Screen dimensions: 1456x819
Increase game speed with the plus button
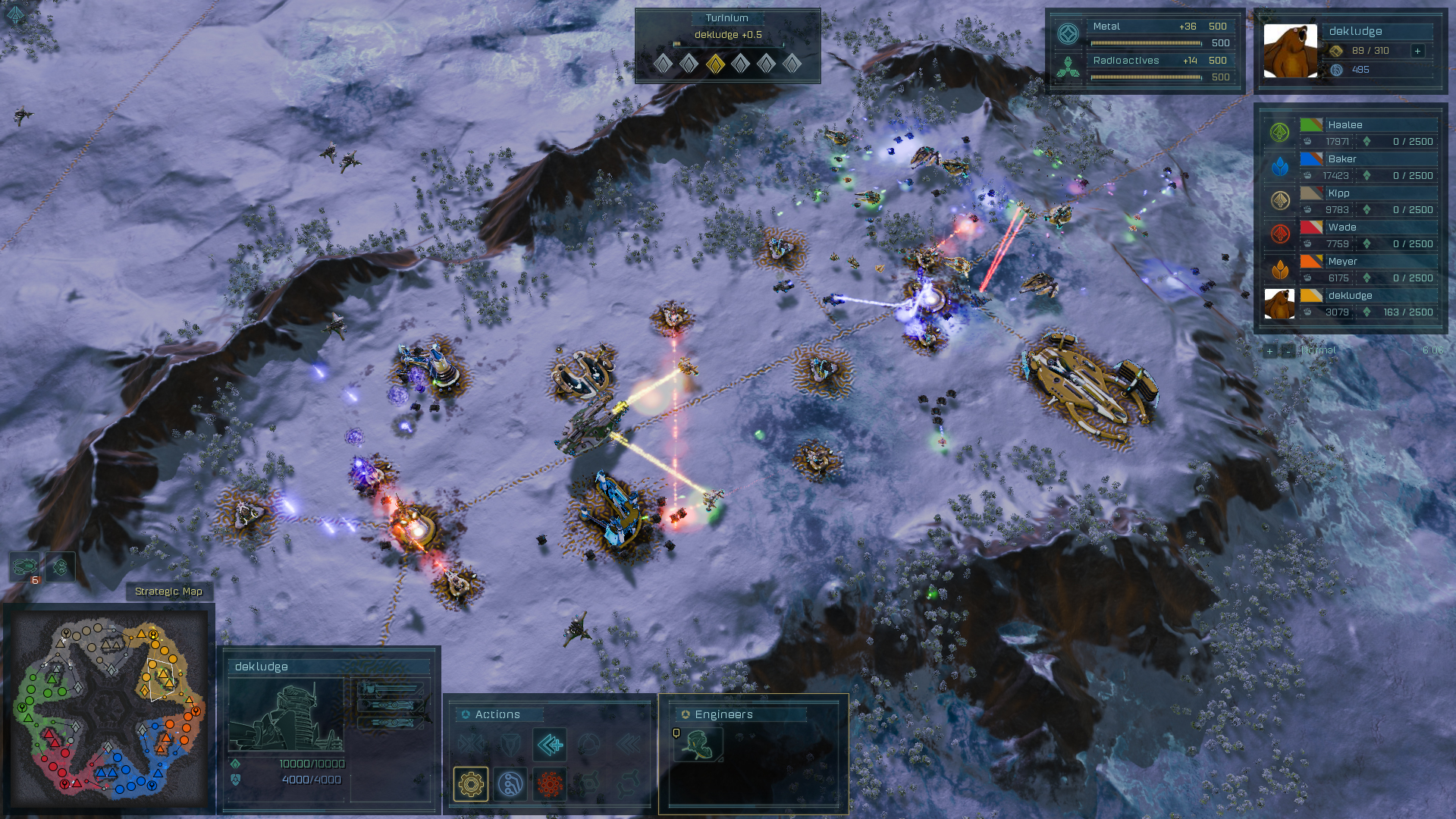pyautogui.click(x=1269, y=351)
